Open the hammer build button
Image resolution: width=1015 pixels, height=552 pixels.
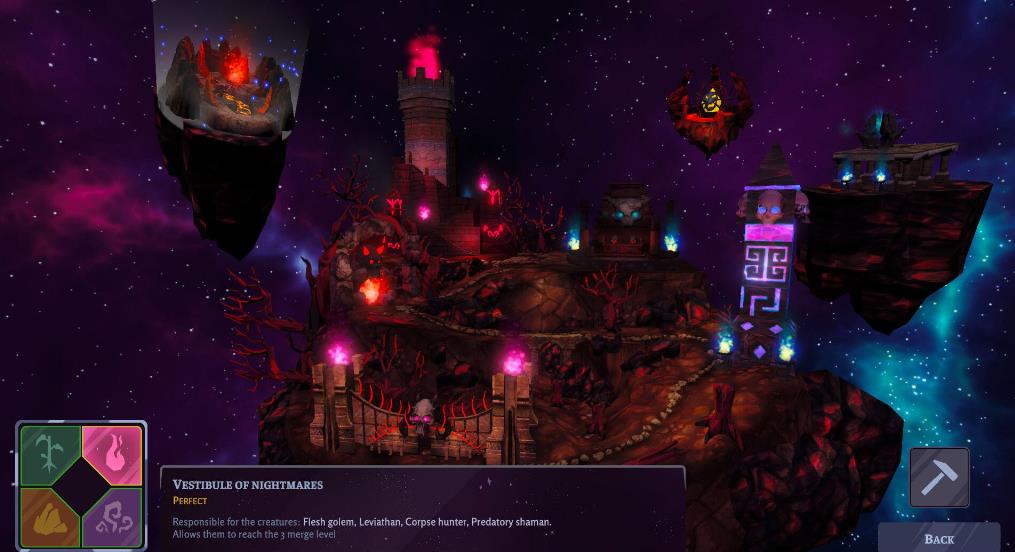coord(939,477)
